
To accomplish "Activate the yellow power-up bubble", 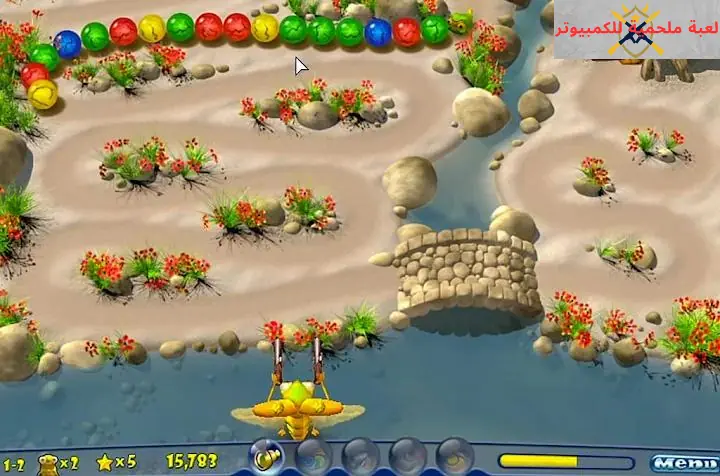I will click(x=265, y=455).
